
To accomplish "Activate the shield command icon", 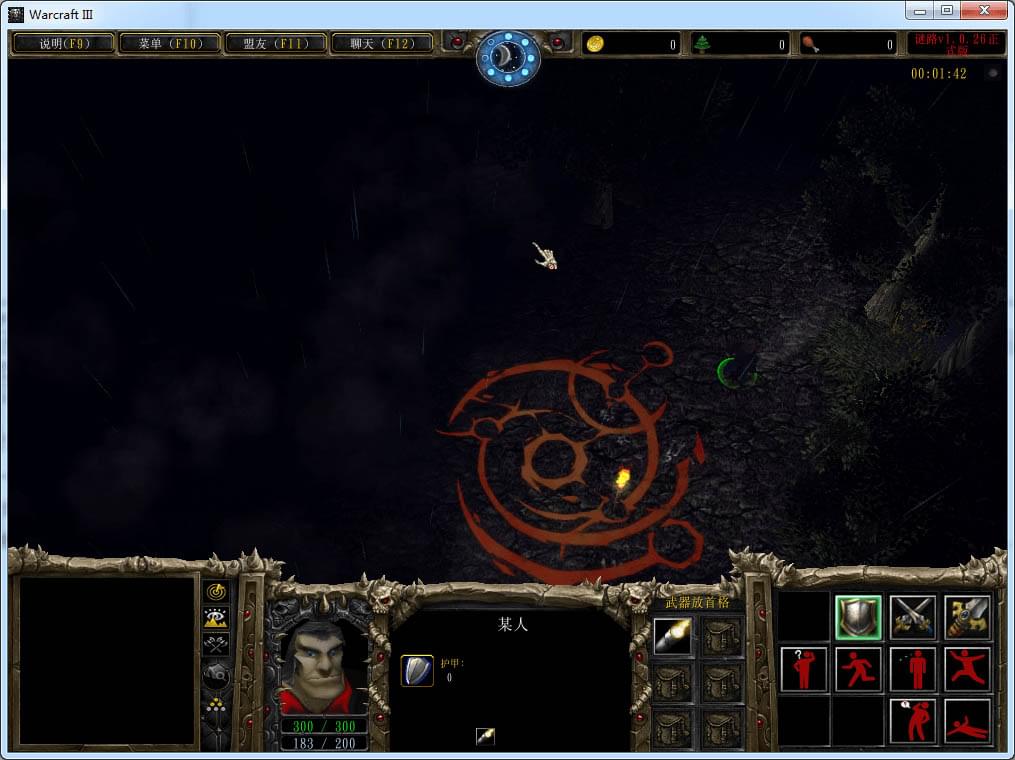I will click(859, 617).
